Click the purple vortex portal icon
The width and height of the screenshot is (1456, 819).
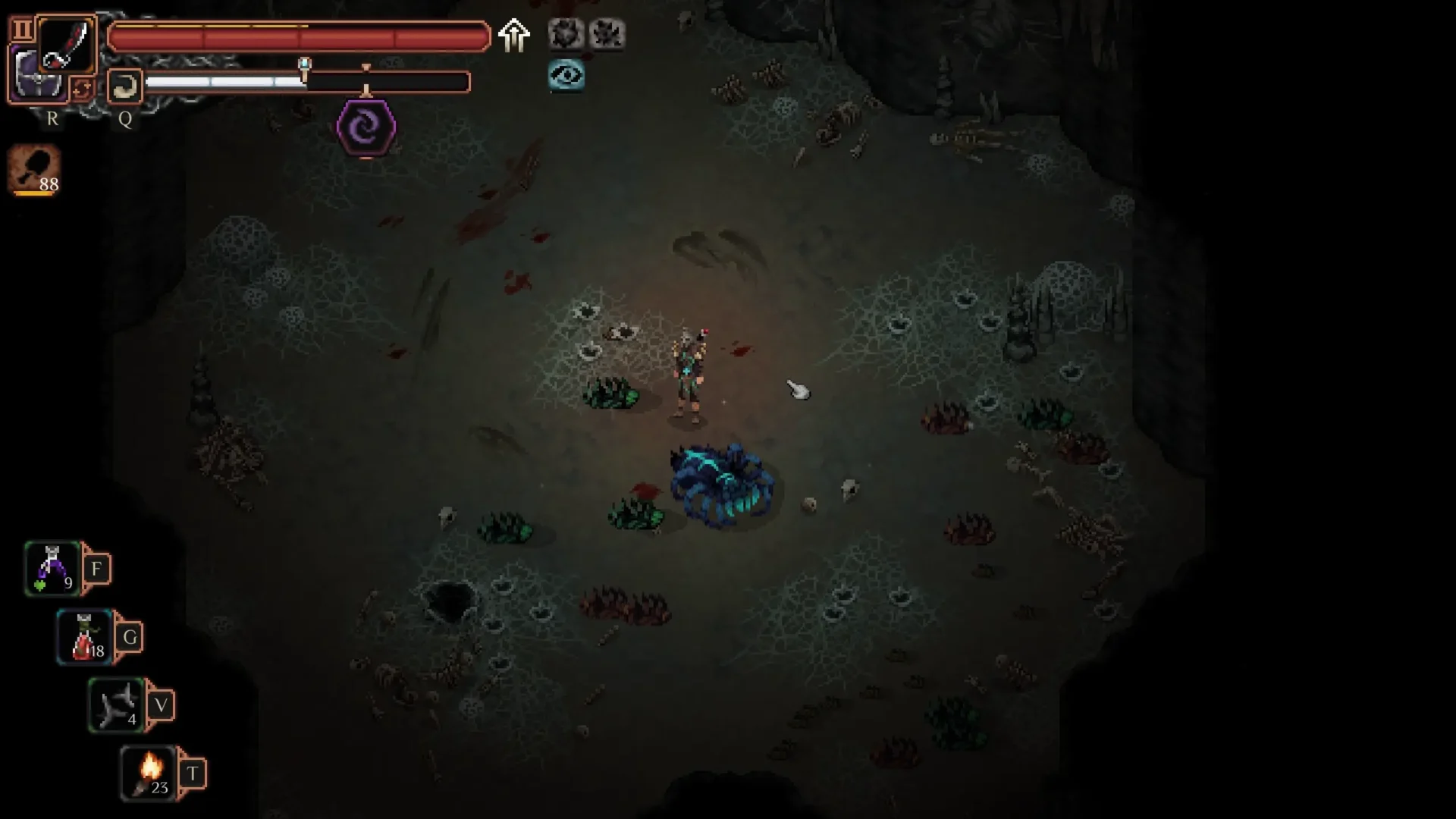coord(366,127)
